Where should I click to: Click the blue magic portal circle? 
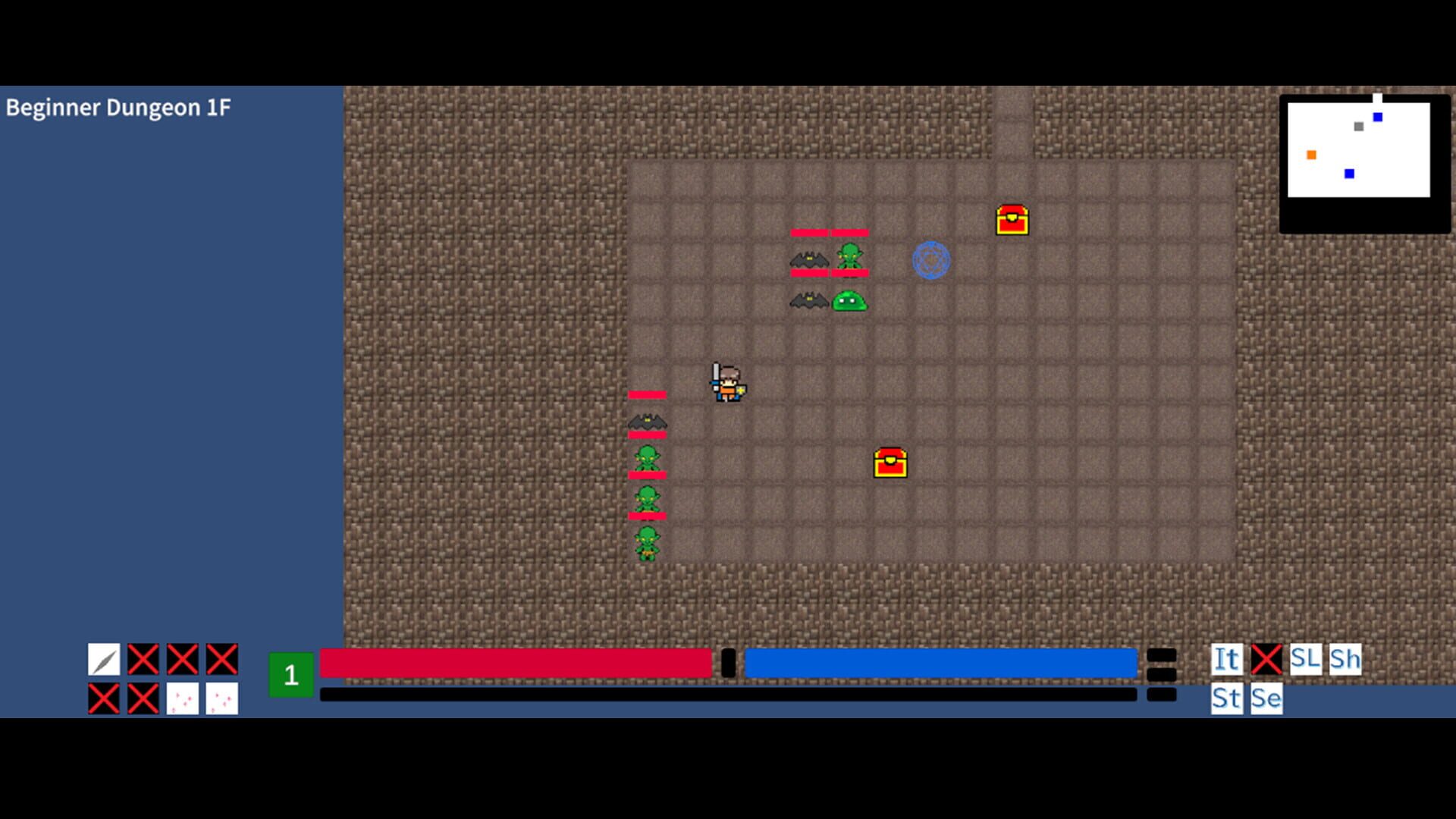(930, 259)
